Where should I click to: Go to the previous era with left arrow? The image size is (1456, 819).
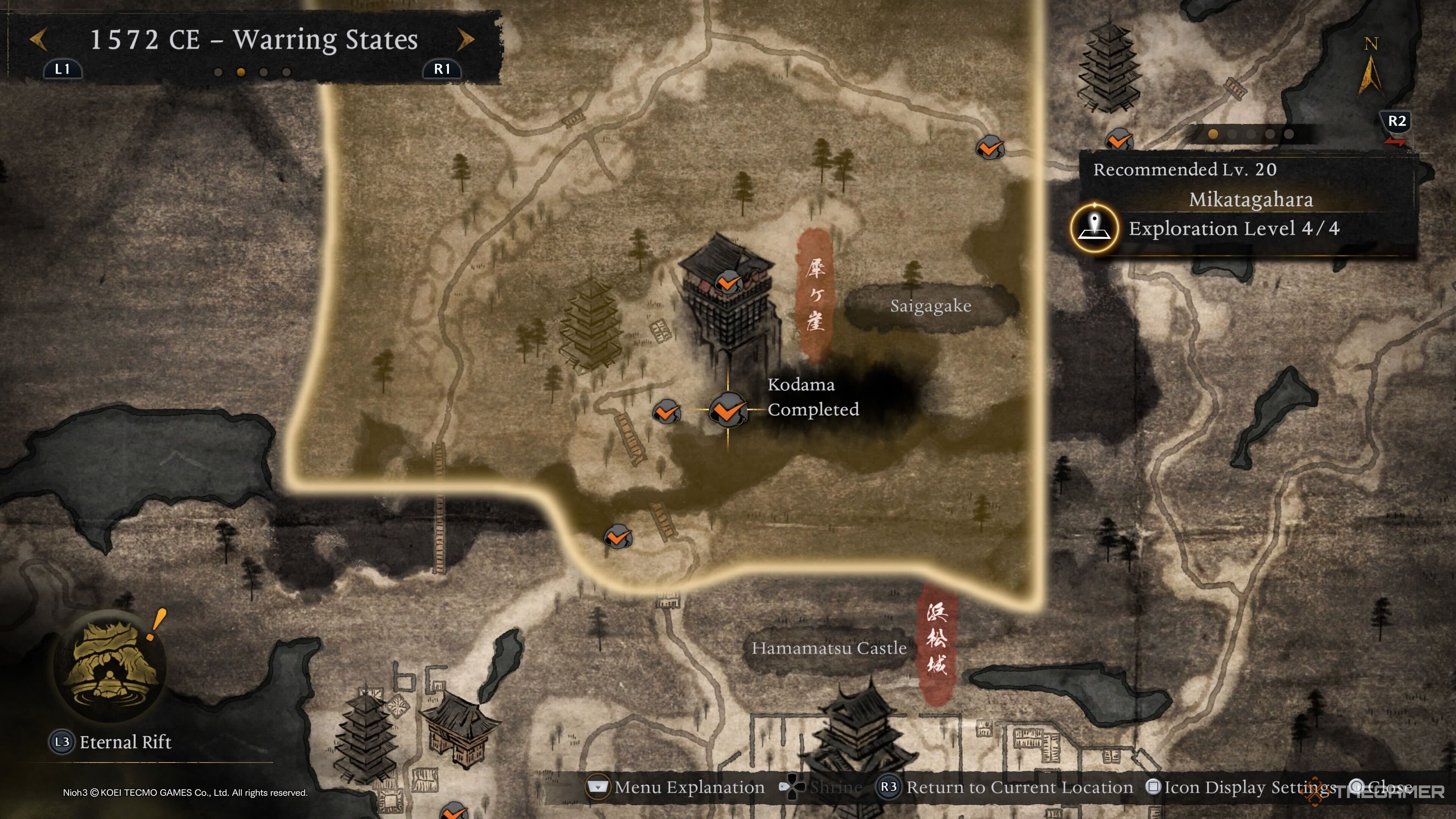pos(38,39)
